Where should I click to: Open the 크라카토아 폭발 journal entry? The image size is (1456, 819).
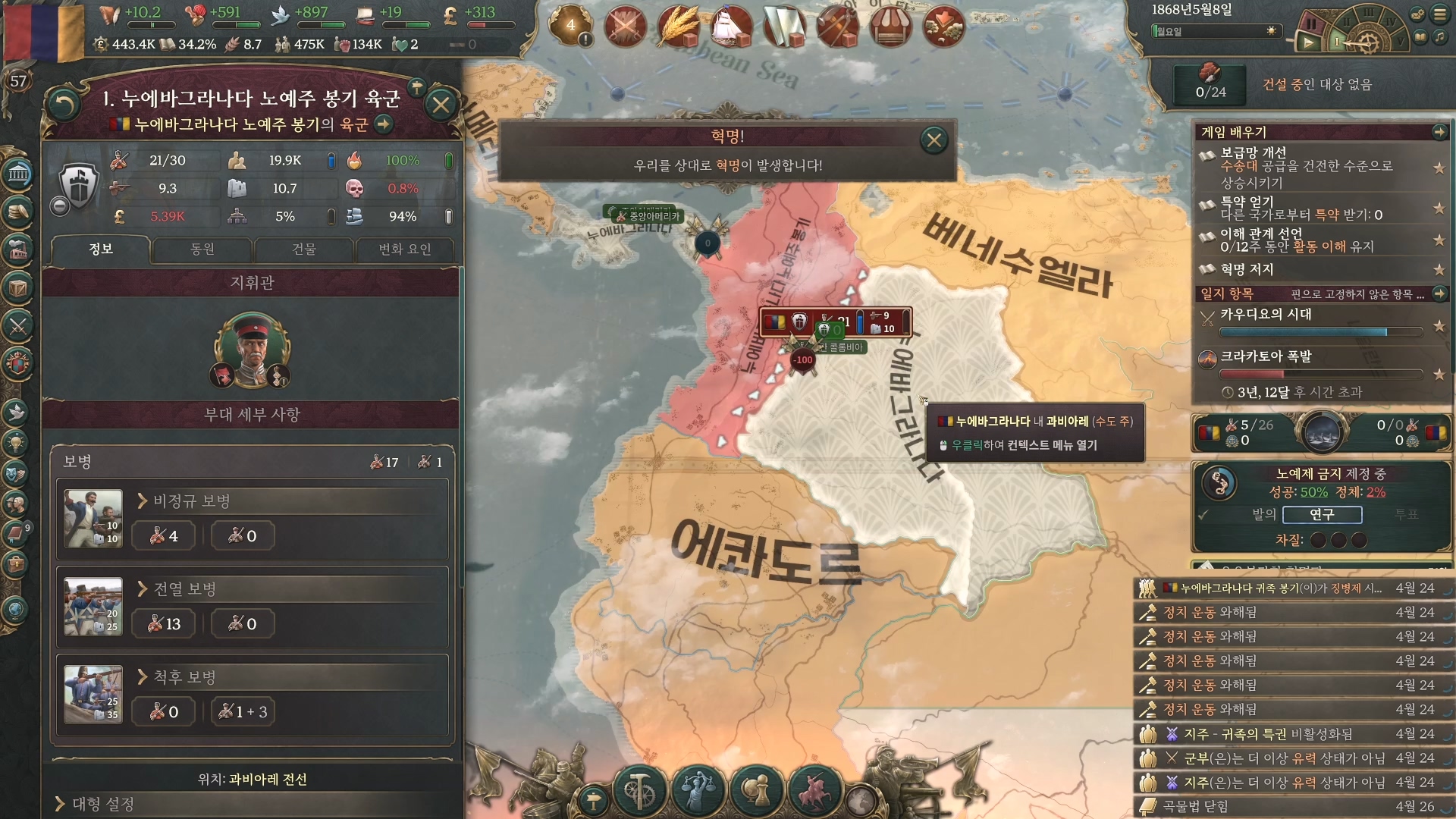tap(1266, 356)
